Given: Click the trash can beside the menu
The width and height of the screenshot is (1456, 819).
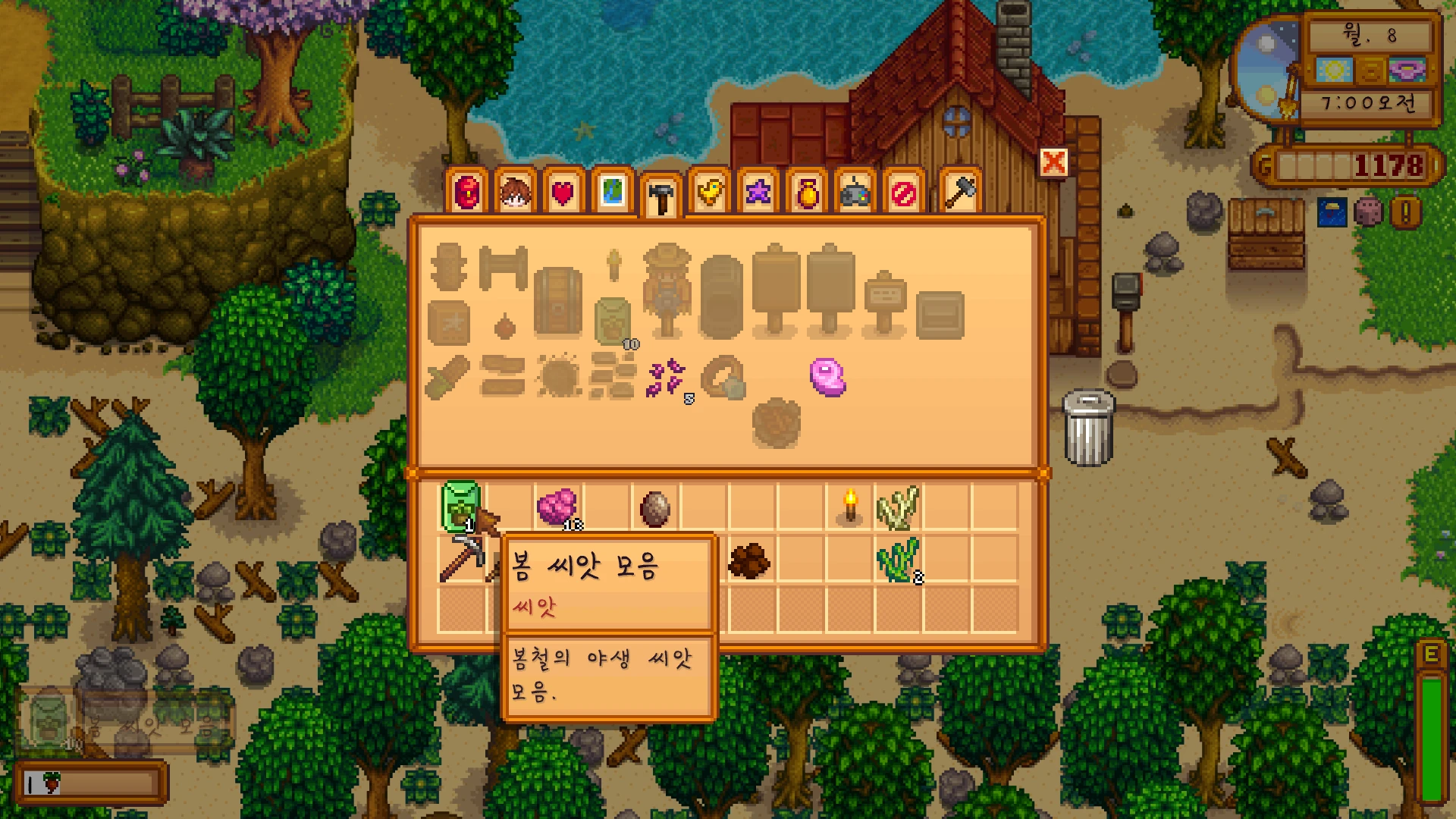Looking at the screenshot, I should [1088, 427].
